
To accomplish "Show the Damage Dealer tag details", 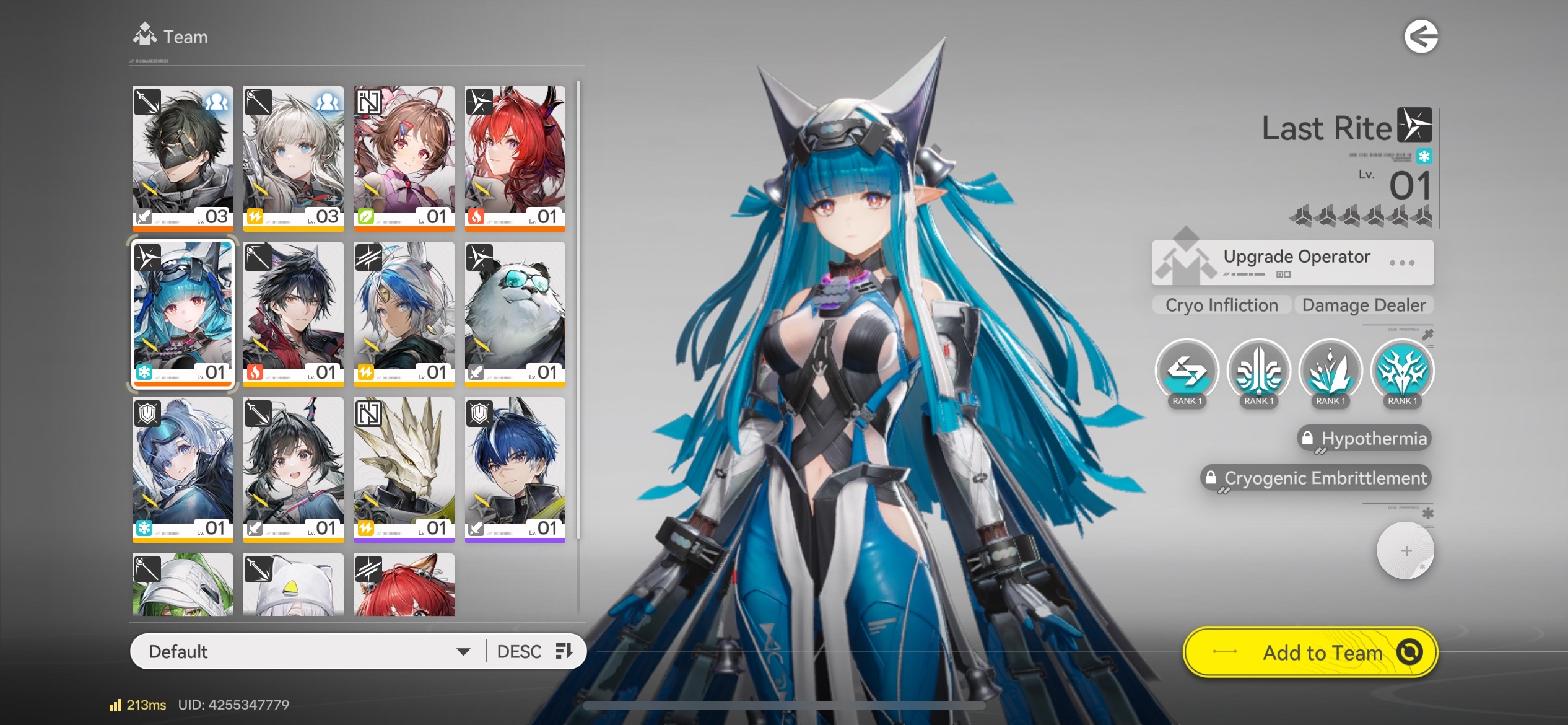I will tap(1364, 305).
